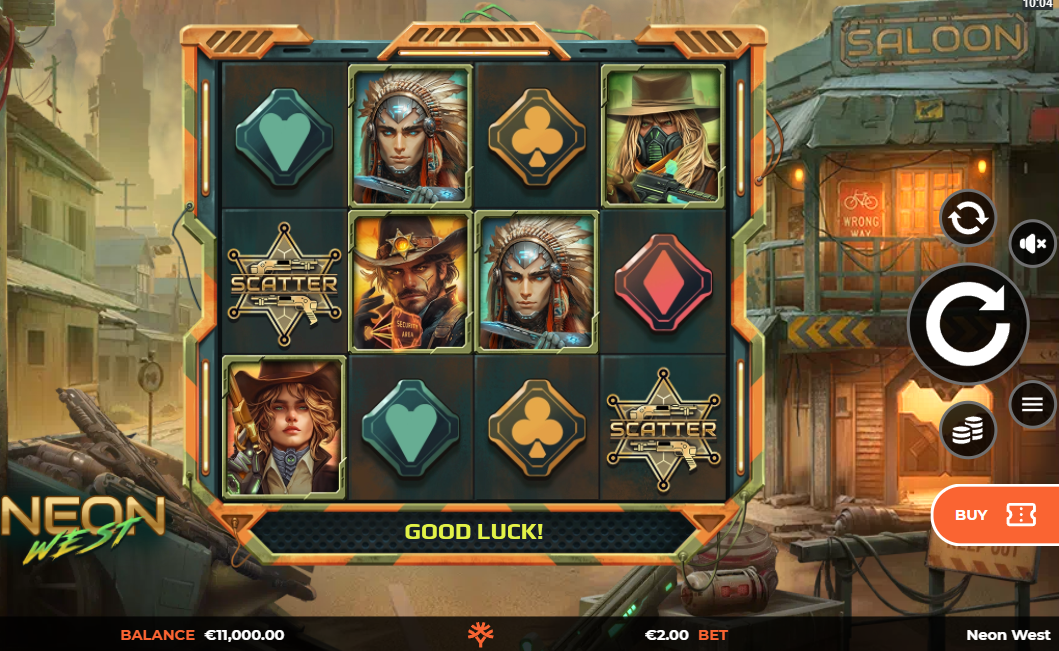
Task: Spin the reels with the large arrow button
Action: coord(967,324)
